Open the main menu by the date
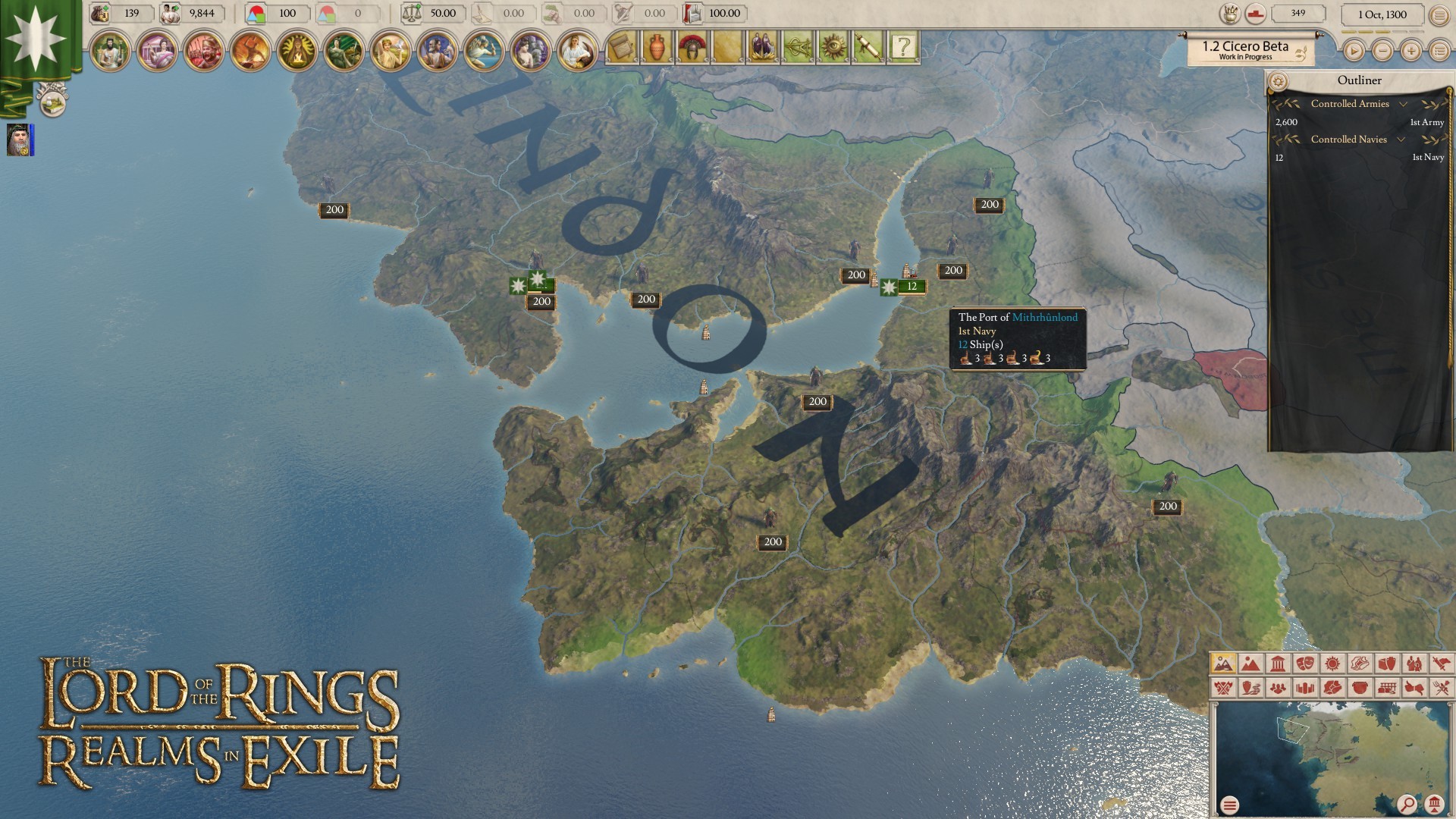 1439,14
